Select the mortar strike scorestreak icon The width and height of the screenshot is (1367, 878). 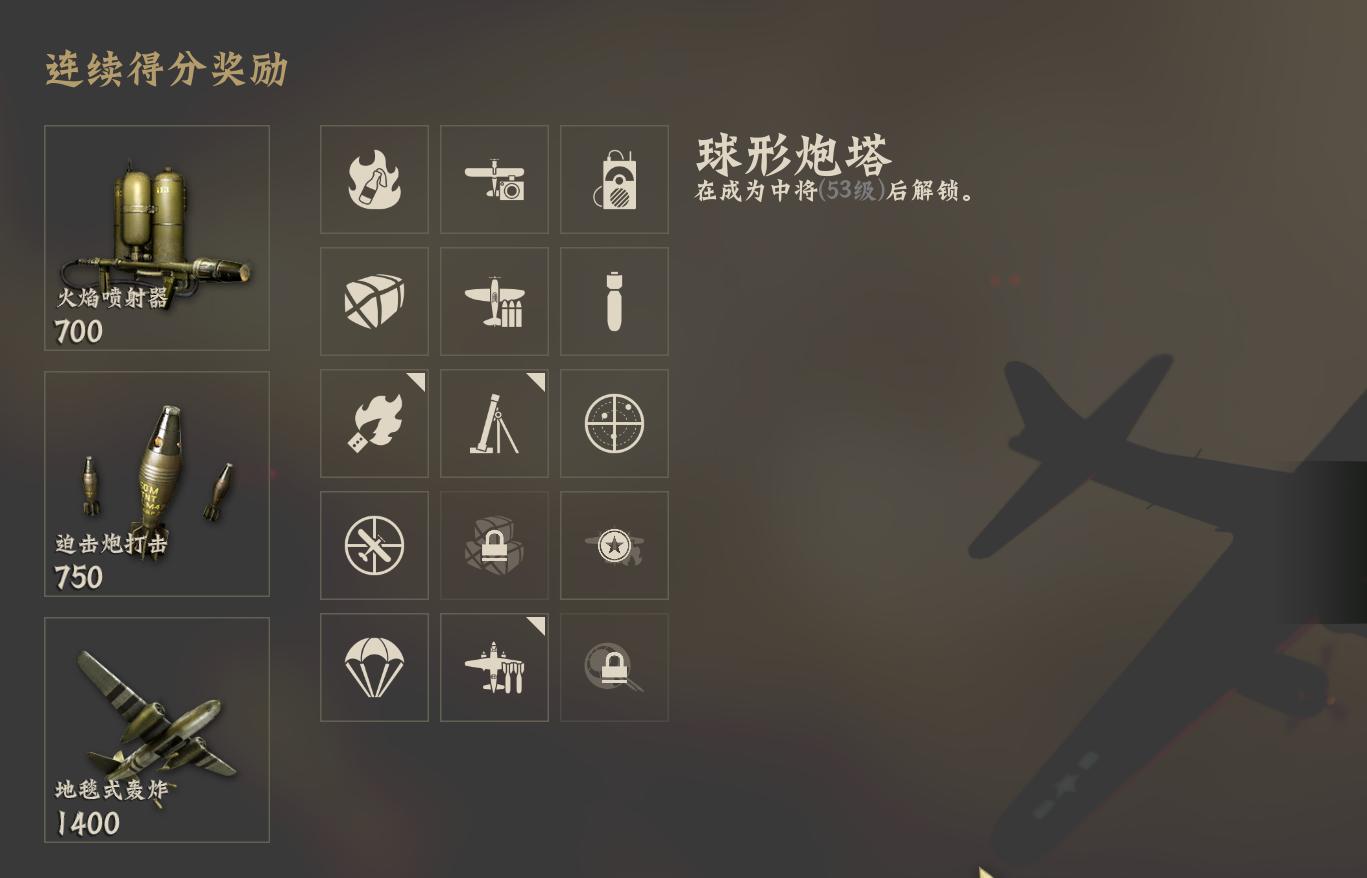493,423
